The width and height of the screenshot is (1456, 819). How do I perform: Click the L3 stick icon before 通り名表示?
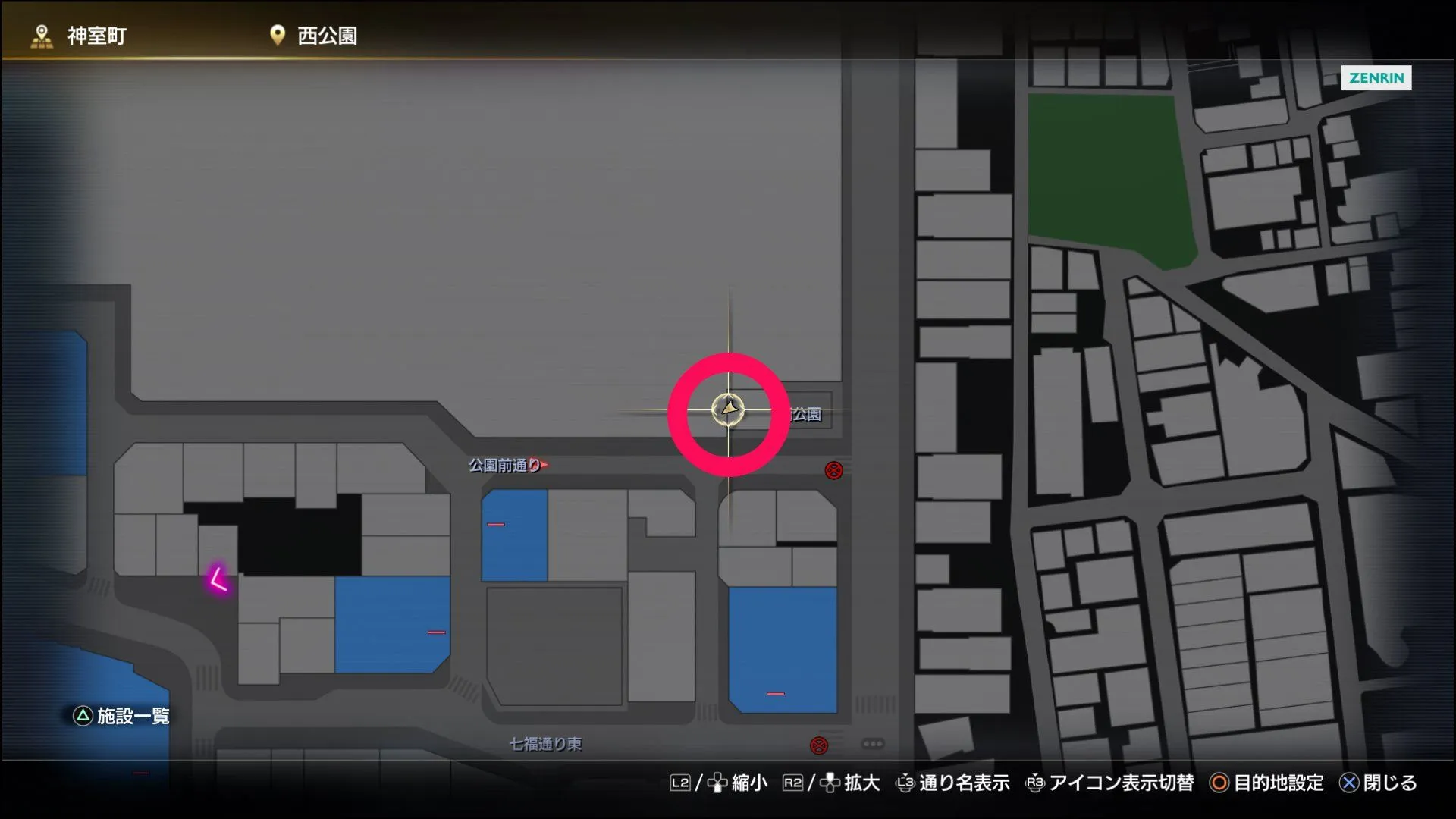click(905, 782)
